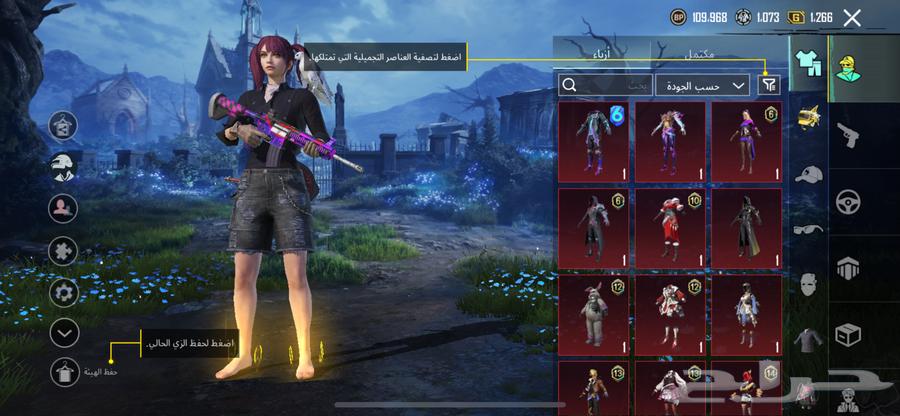Open the cosmetics filter funnel button

click(x=768, y=86)
